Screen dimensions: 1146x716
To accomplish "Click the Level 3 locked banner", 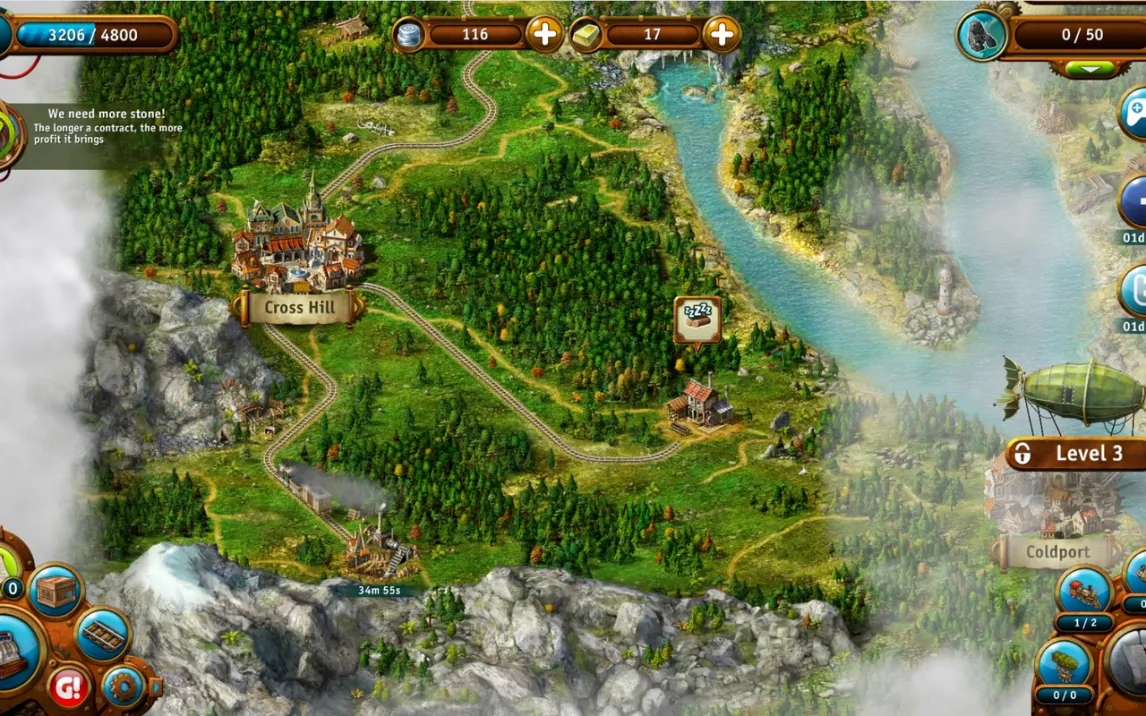I will tap(1075, 454).
